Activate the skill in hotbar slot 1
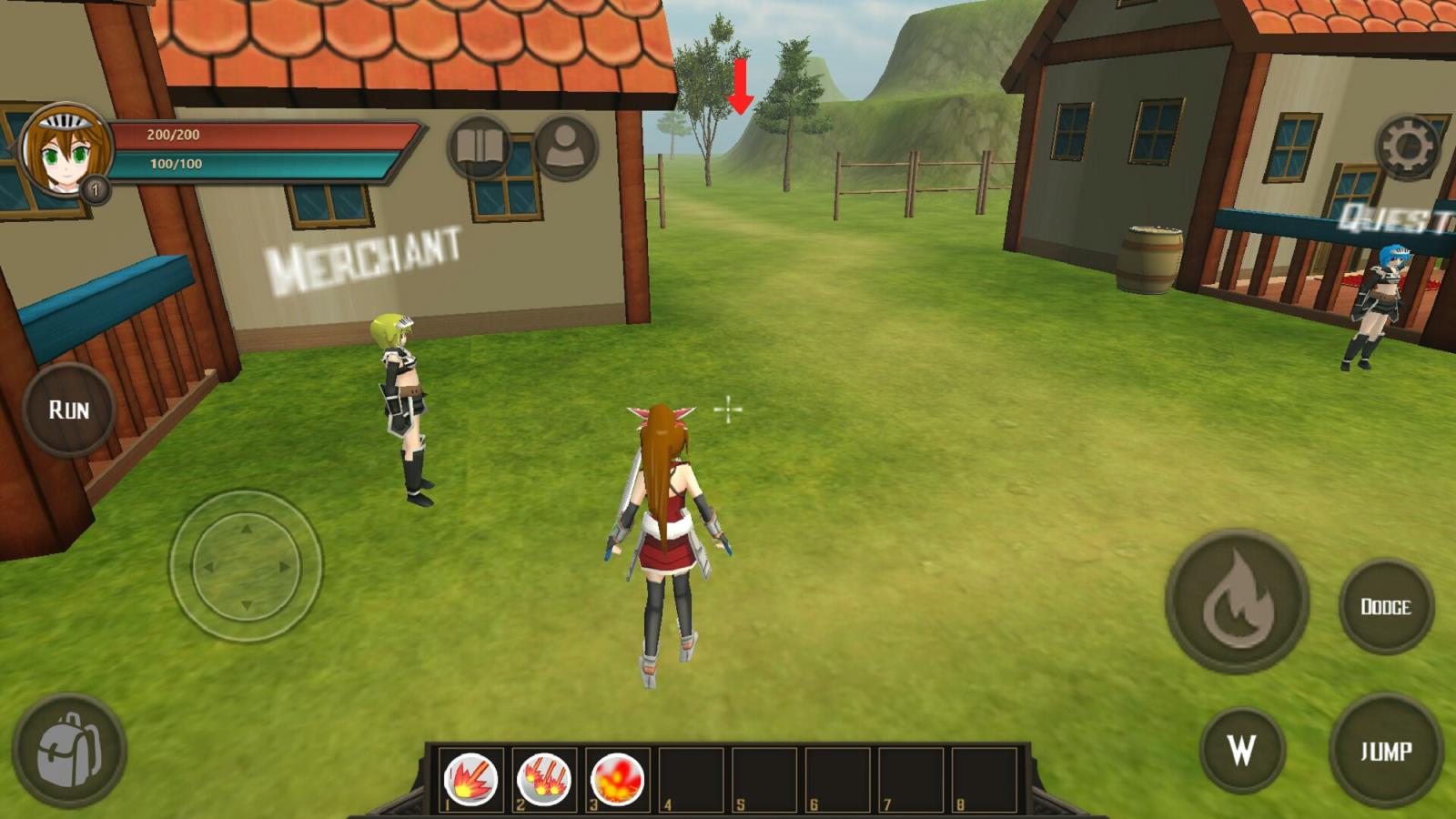1456x819 pixels. [x=470, y=780]
